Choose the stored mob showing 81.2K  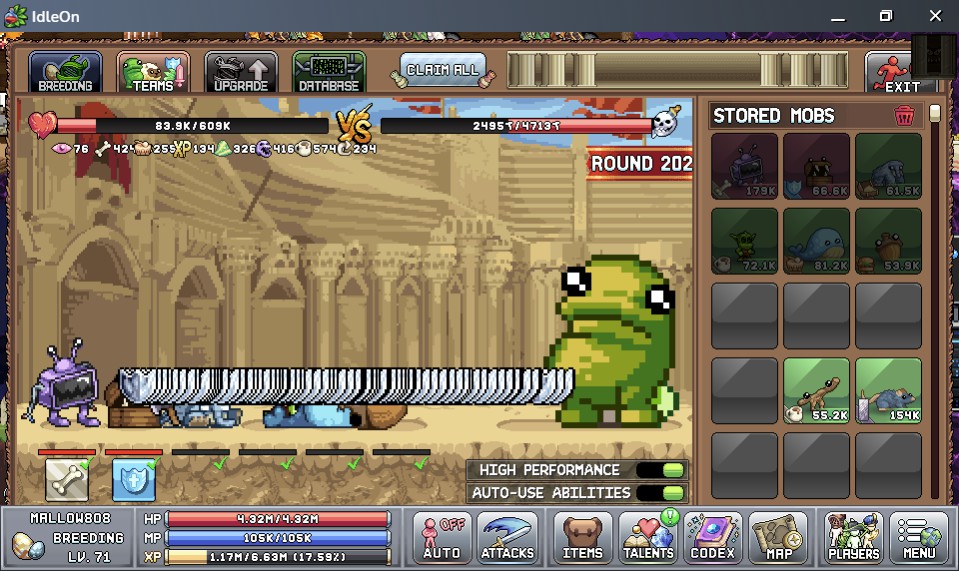point(817,241)
